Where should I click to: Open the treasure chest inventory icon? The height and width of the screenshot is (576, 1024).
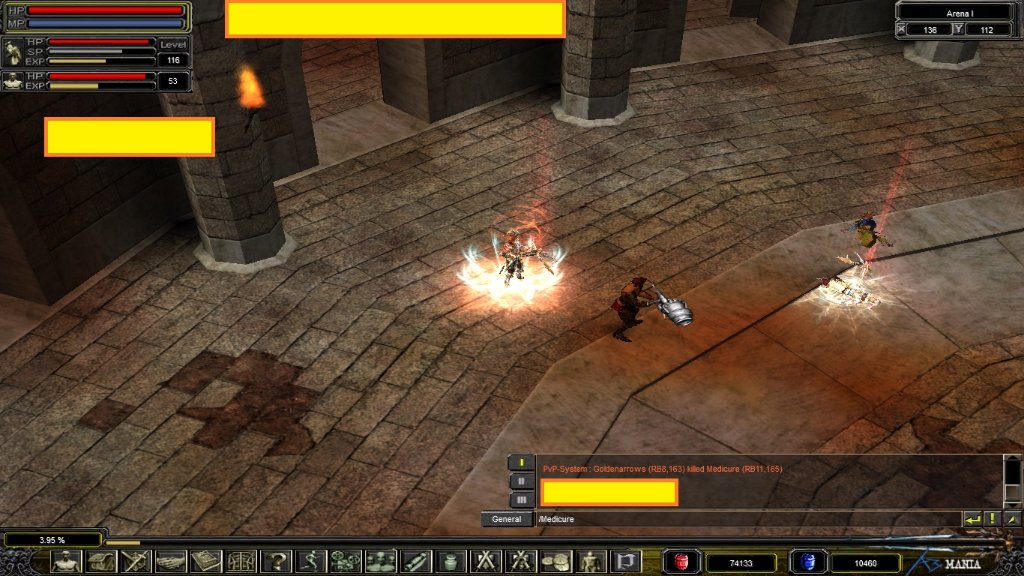tap(101, 561)
